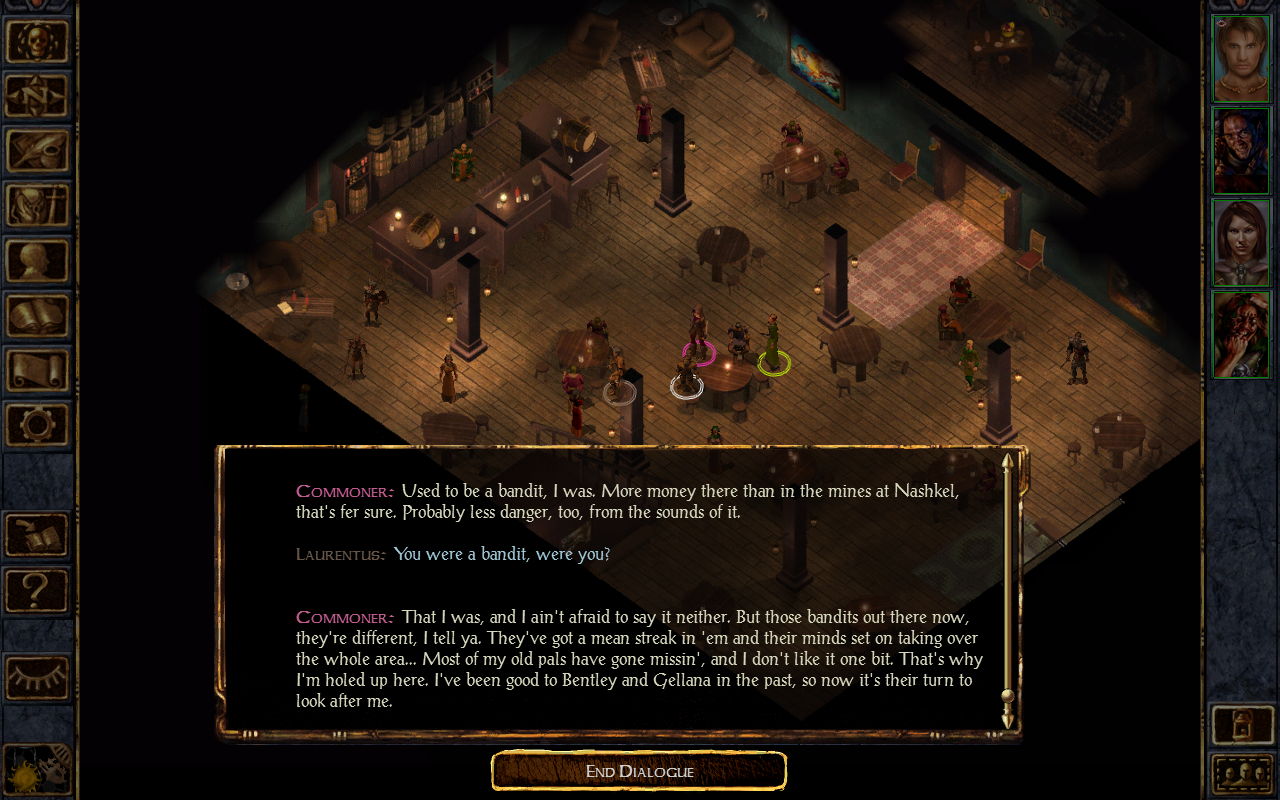Select the red-haired character portrait

coord(1241,334)
